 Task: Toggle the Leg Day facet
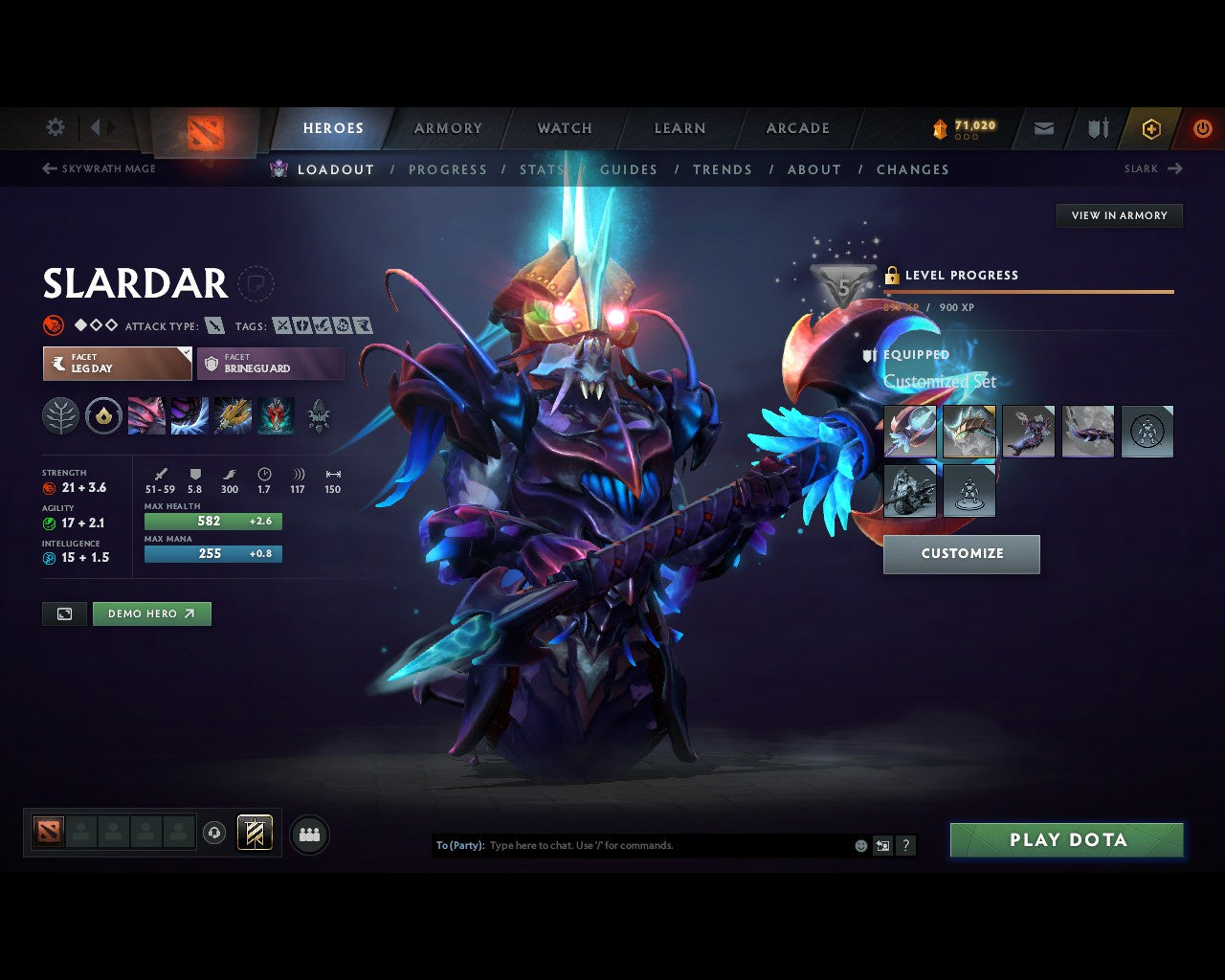(117, 364)
